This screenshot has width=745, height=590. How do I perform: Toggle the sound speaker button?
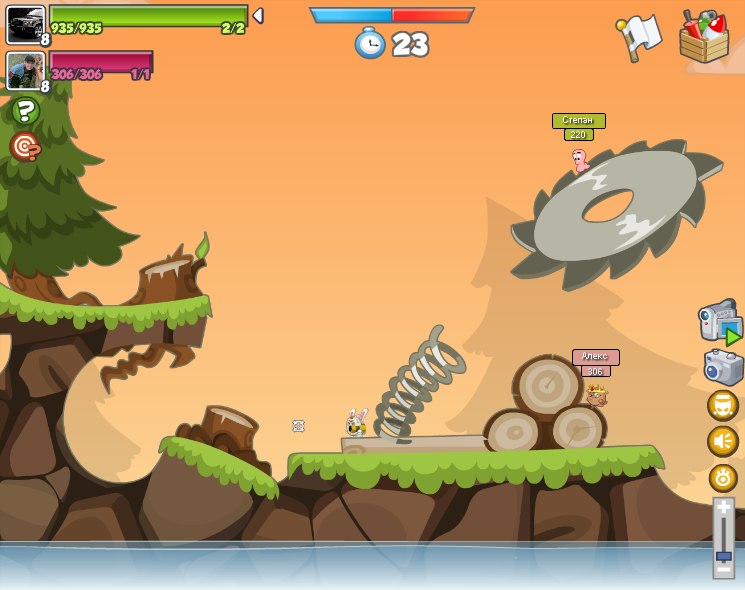click(723, 441)
